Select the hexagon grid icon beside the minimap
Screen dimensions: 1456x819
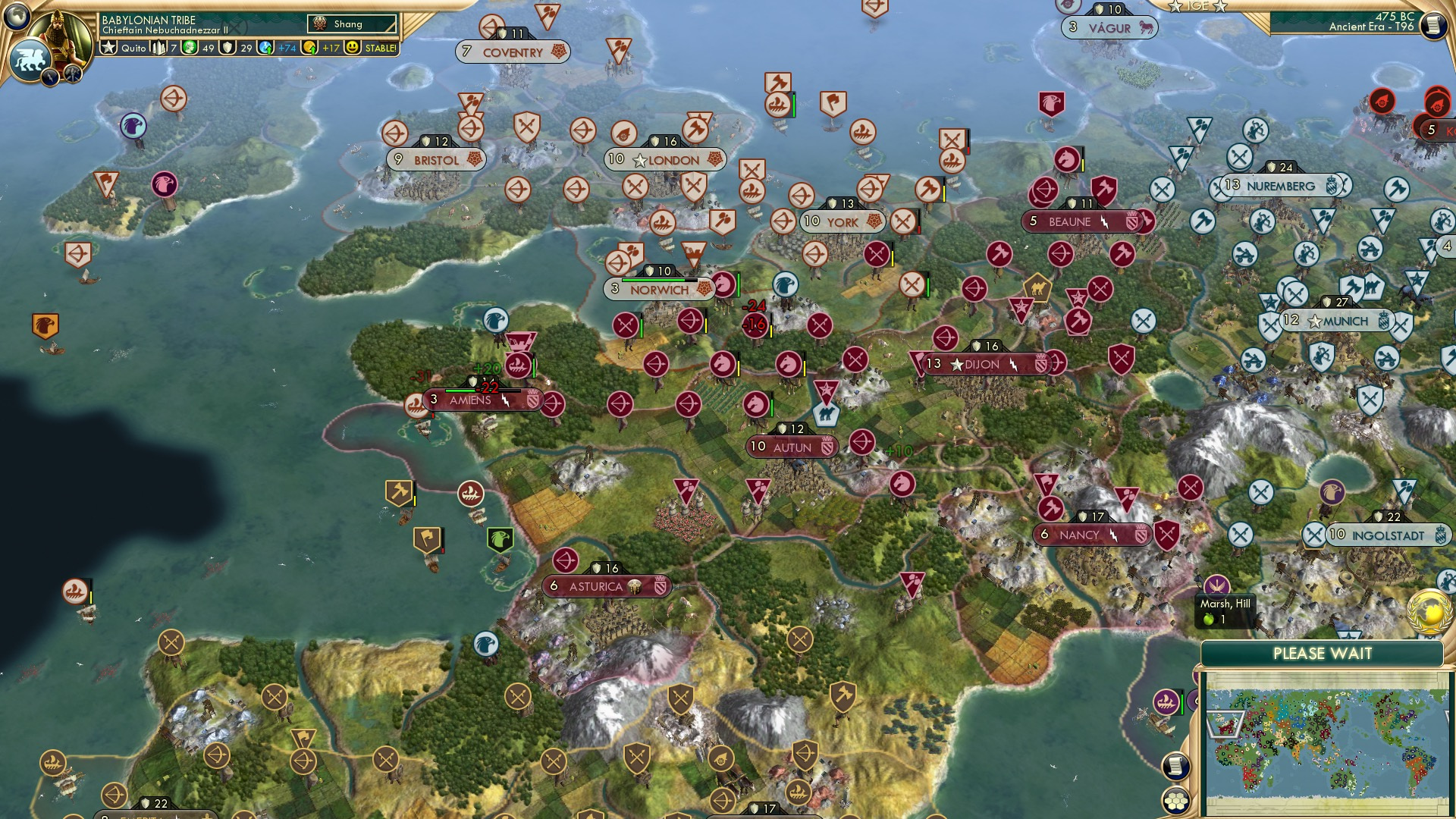(x=1177, y=802)
